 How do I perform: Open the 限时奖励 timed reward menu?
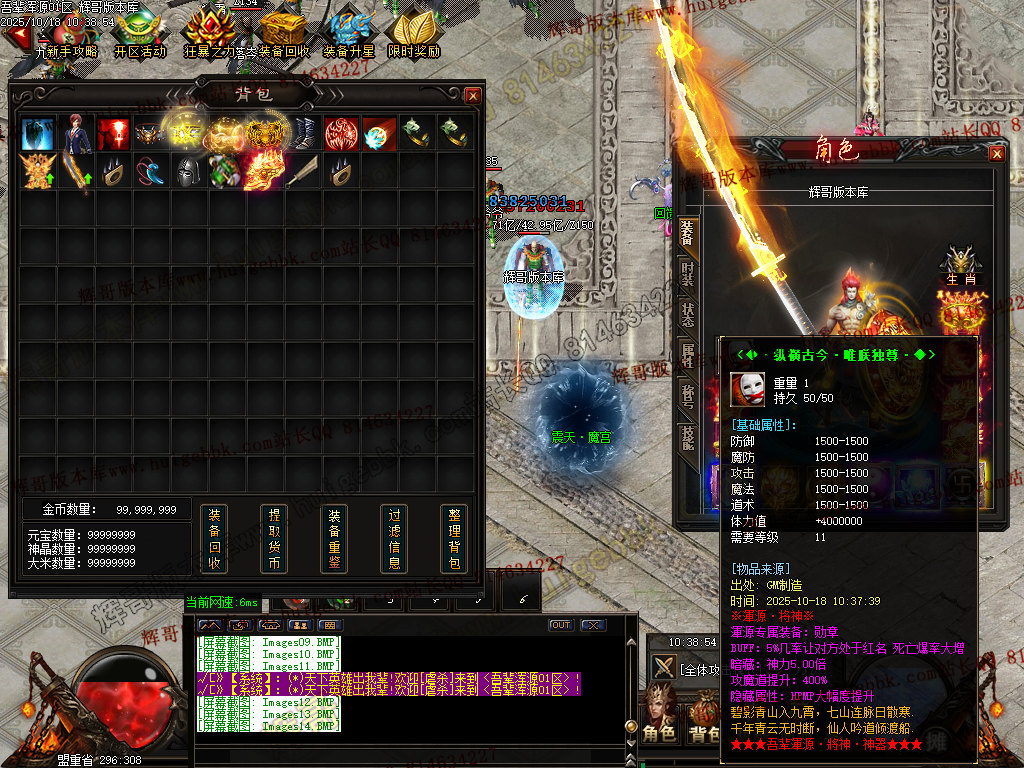pyautogui.click(x=414, y=34)
